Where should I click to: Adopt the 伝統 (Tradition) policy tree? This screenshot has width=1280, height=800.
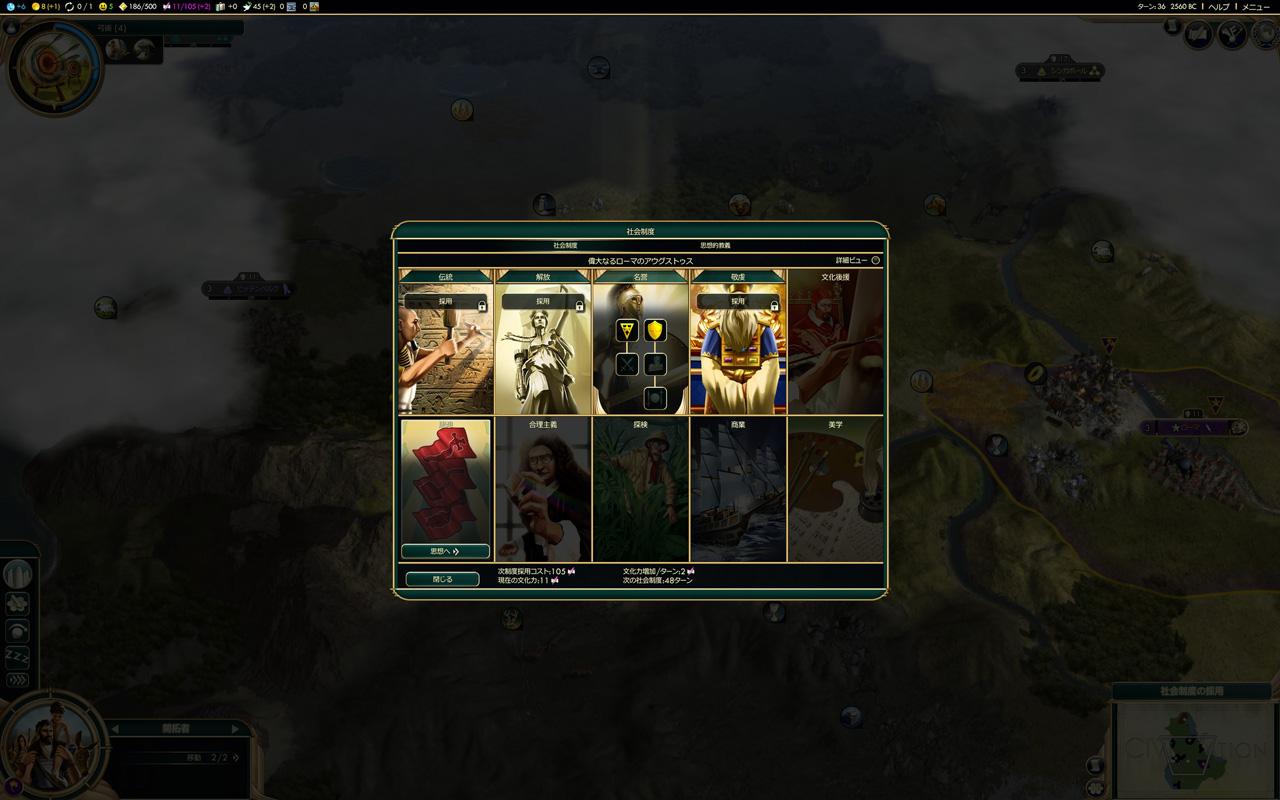click(446, 301)
